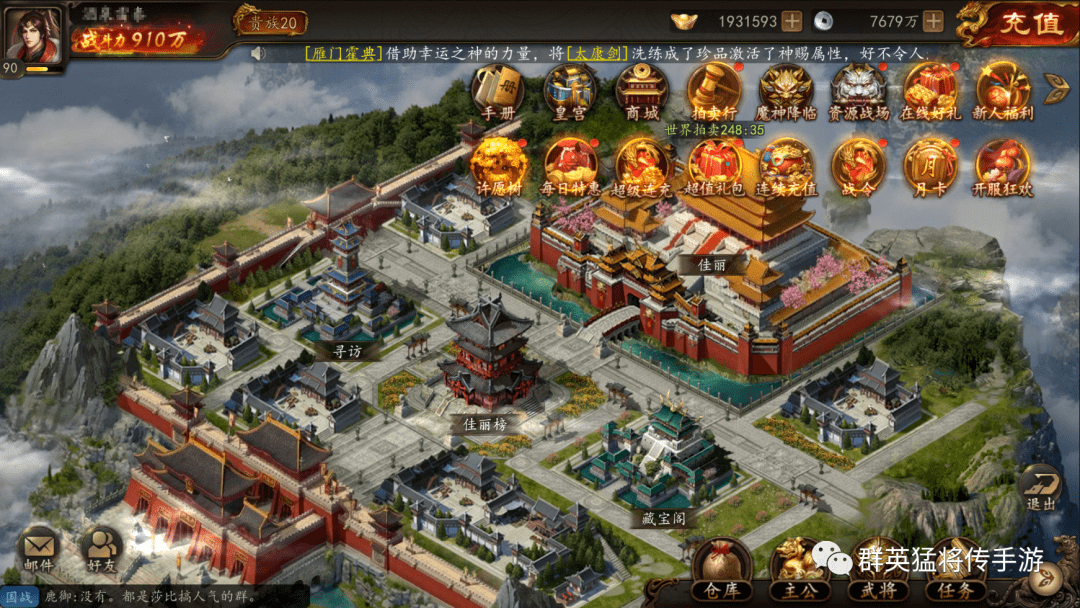Open the 魔神降临 event

pyautogui.click(x=785, y=90)
